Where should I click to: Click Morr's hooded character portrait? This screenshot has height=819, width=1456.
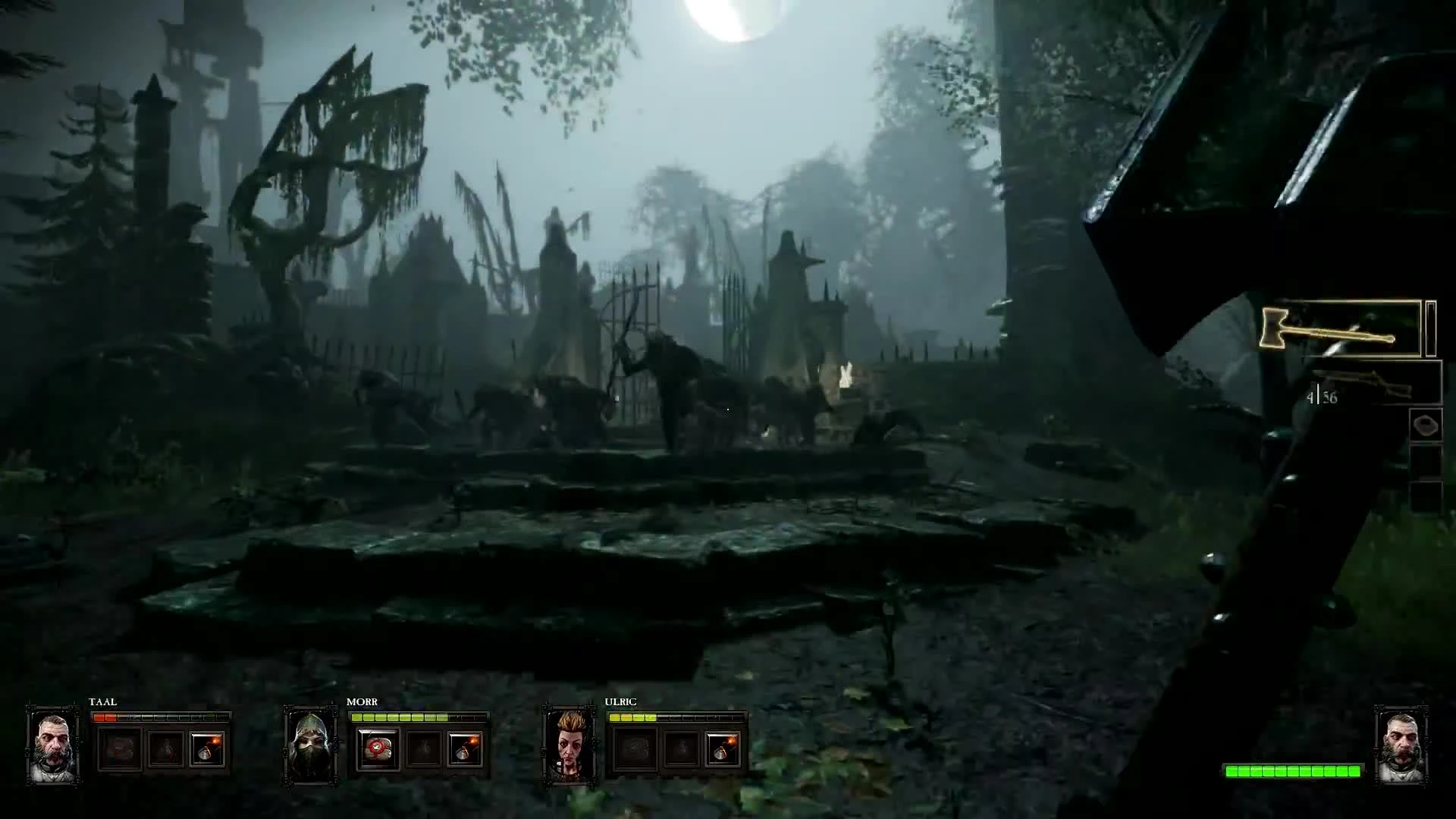(311, 747)
